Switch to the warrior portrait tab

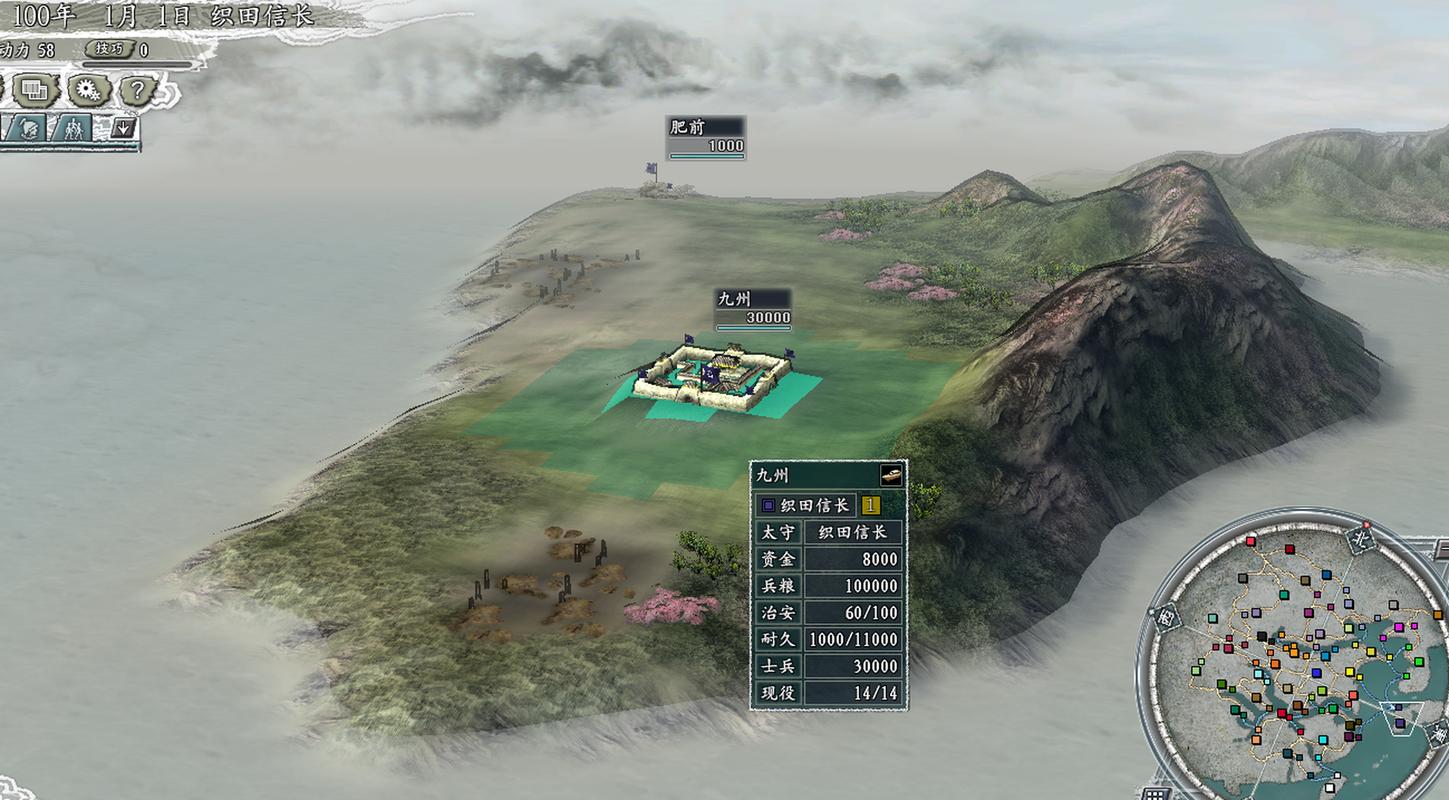click(30, 128)
